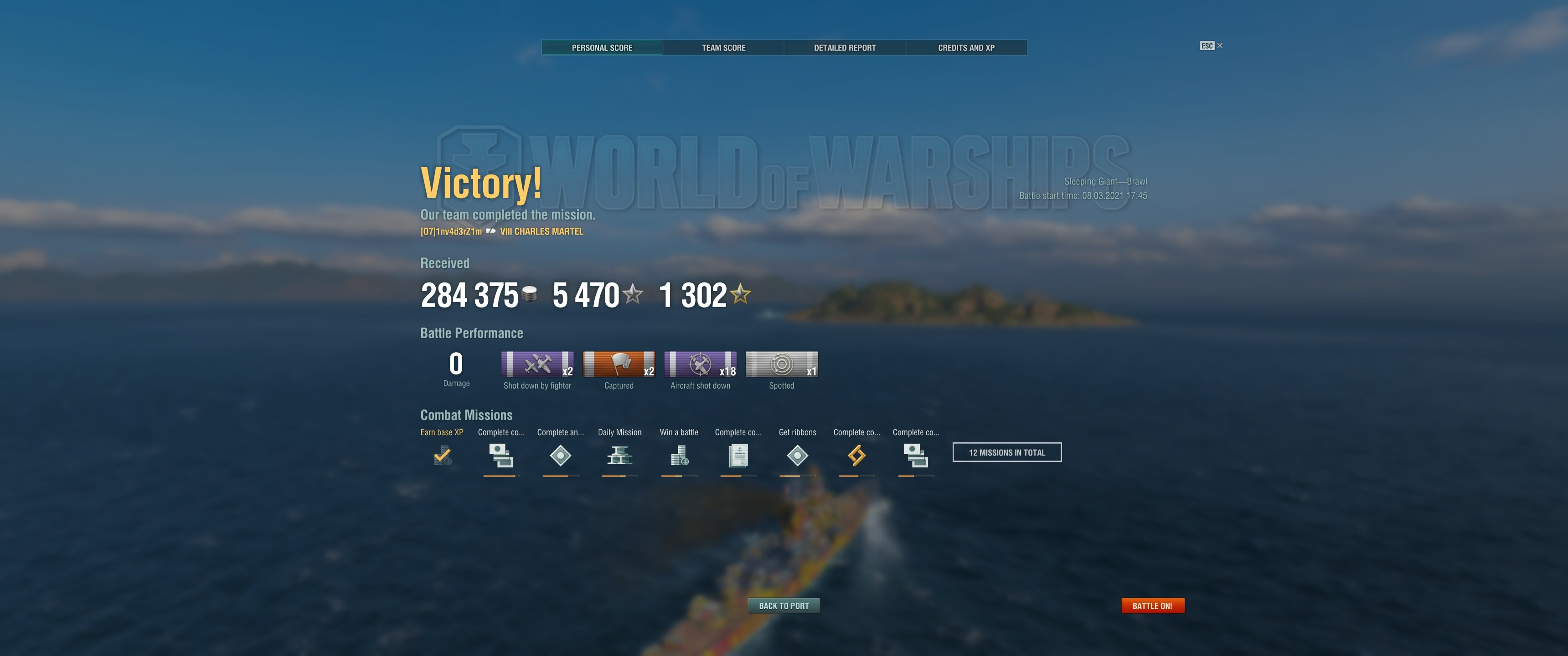This screenshot has height=656, width=1568.
Task: Start another match with Battle On!
Action: [1152, 605]
